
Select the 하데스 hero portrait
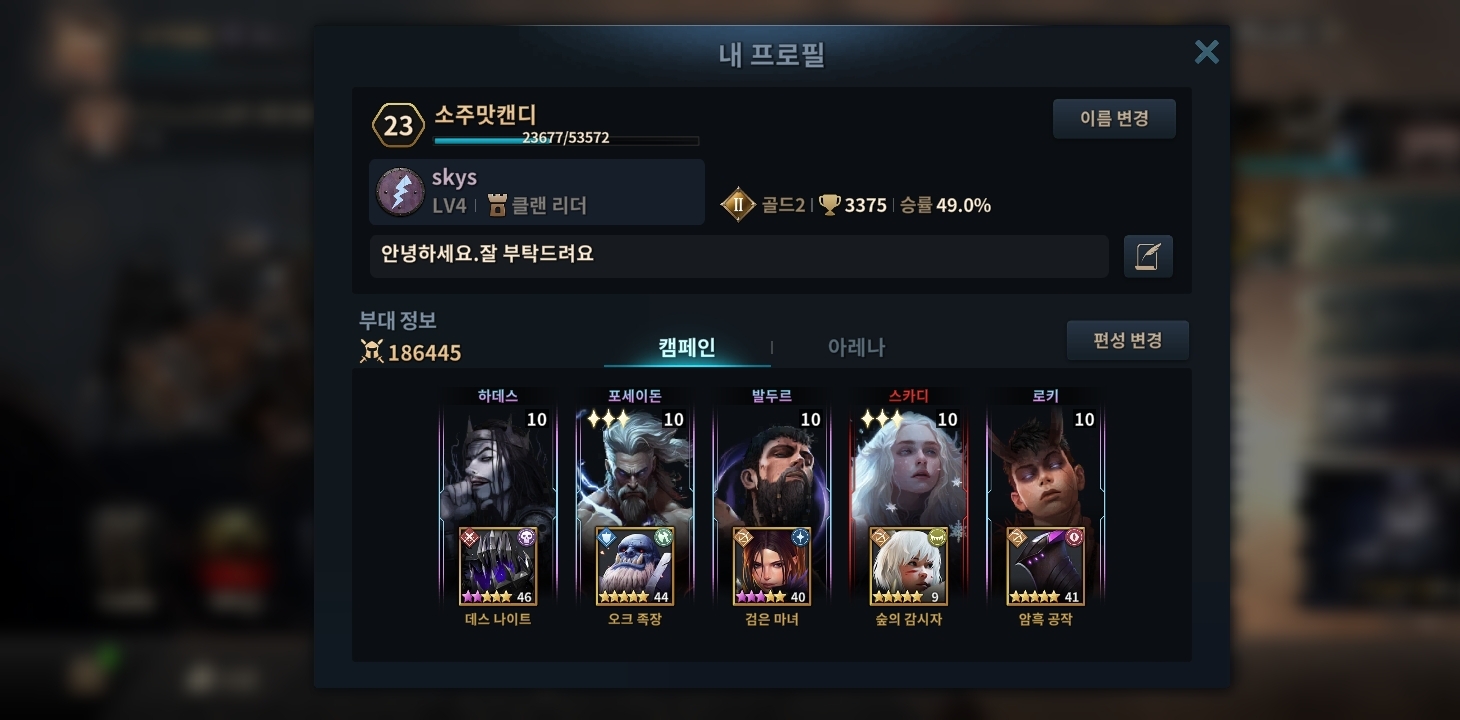click(498, 465)
